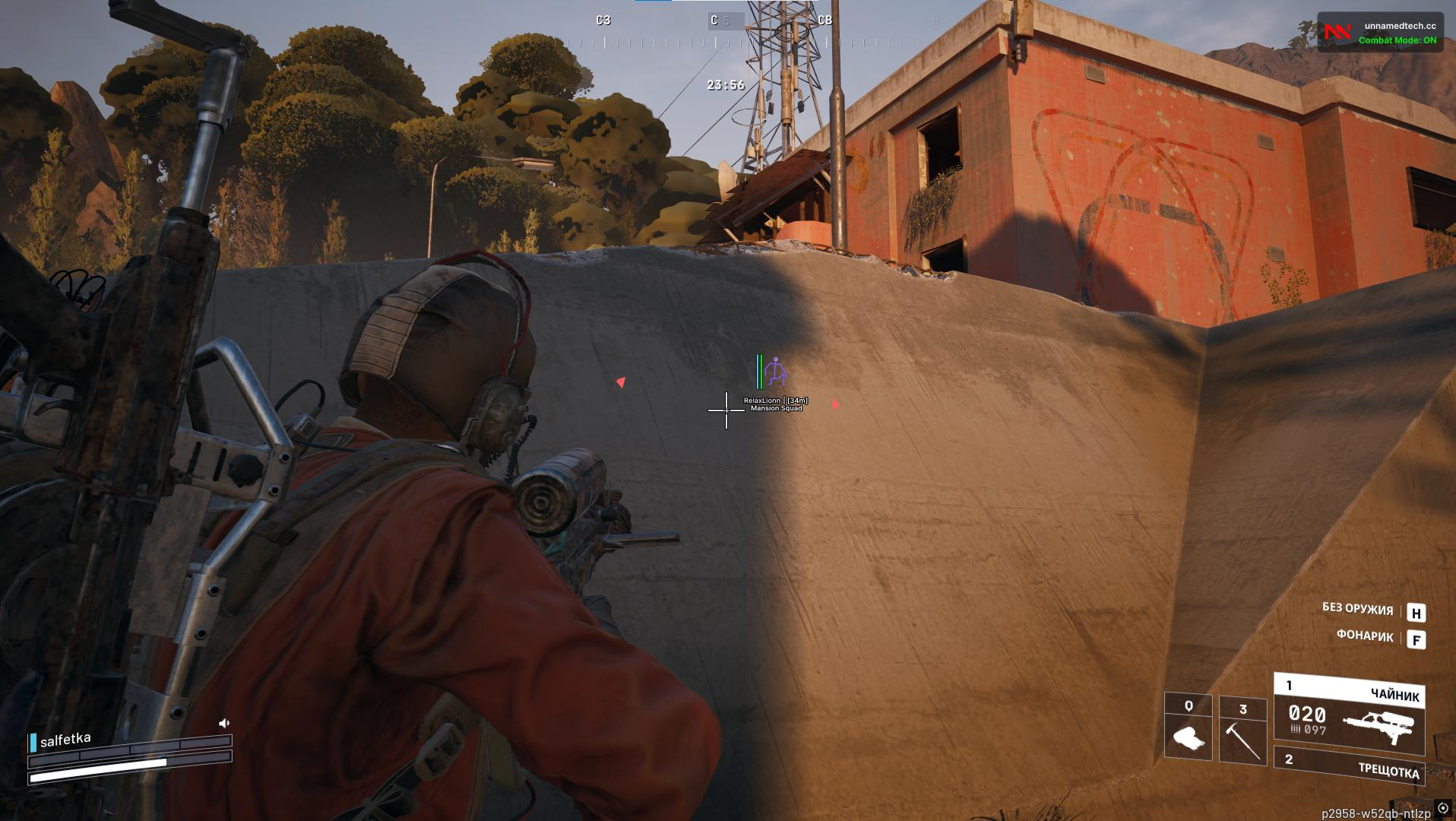Switch to the ТРЕЩОТКА weapon slot
This screenshot has width=1456, height=821.
1350,767
